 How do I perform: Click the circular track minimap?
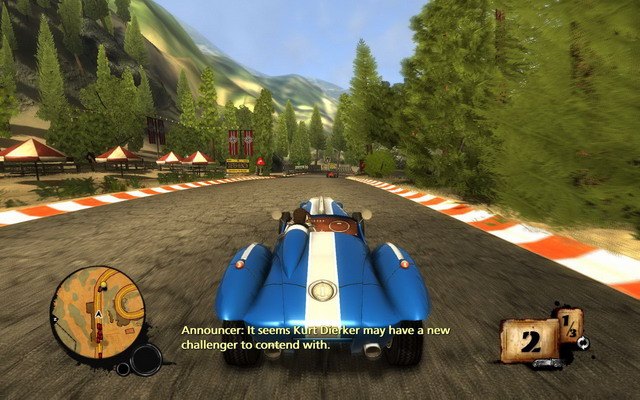pyautogui.click(x=98, y=312)
